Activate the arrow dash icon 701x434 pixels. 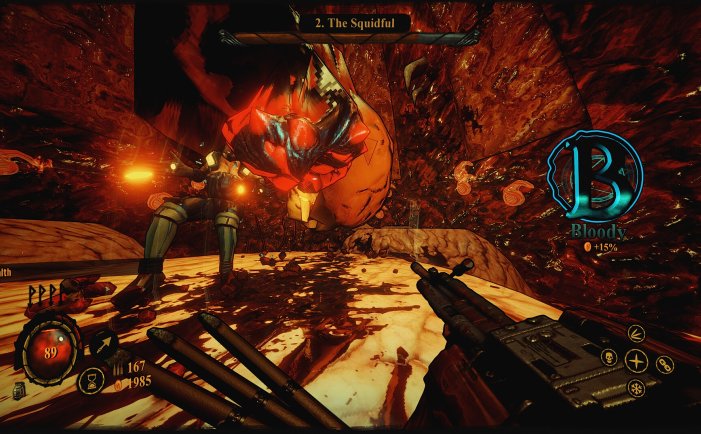[x=104, y=346]
